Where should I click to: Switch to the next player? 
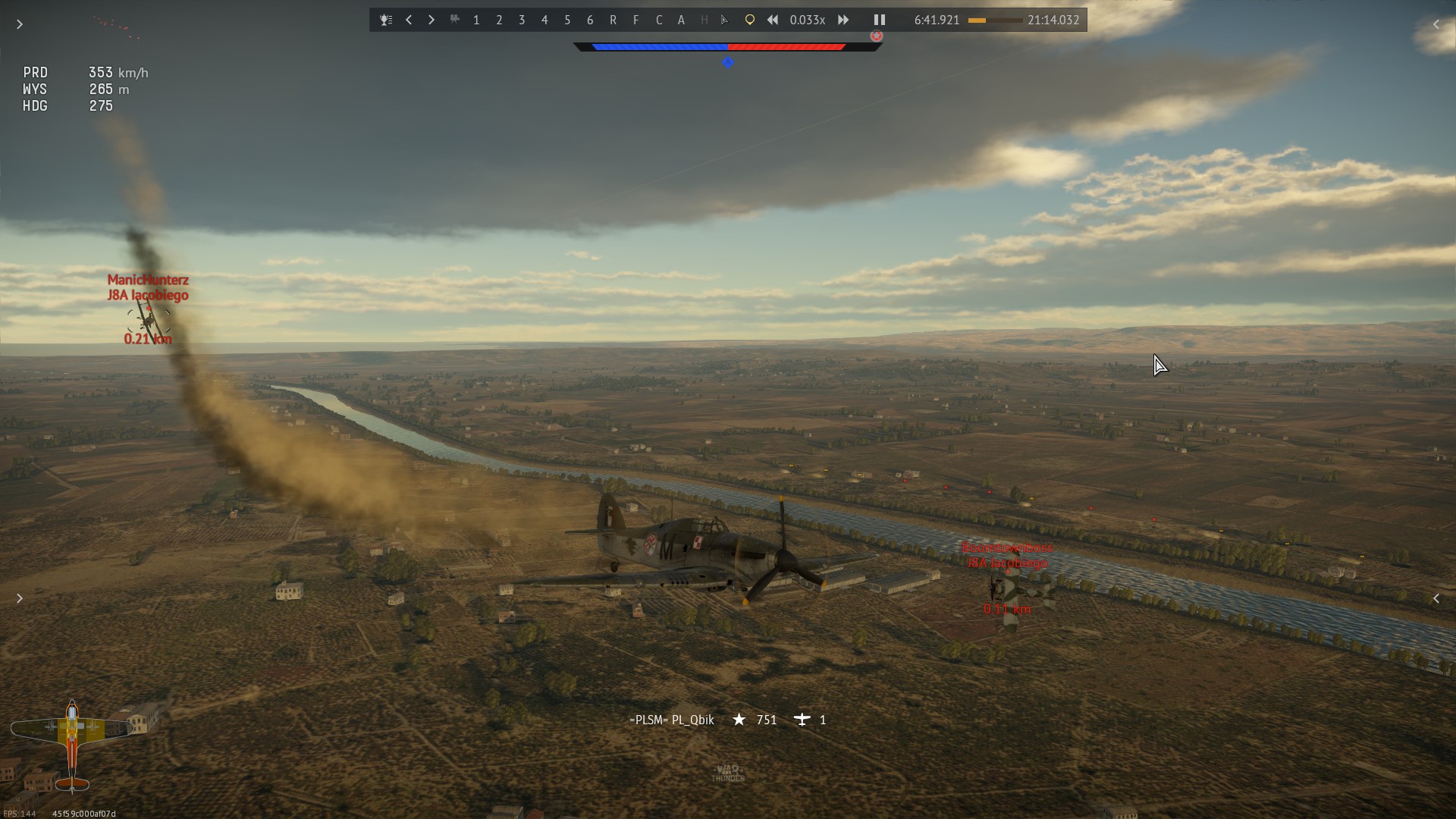(x=431, y=20)
